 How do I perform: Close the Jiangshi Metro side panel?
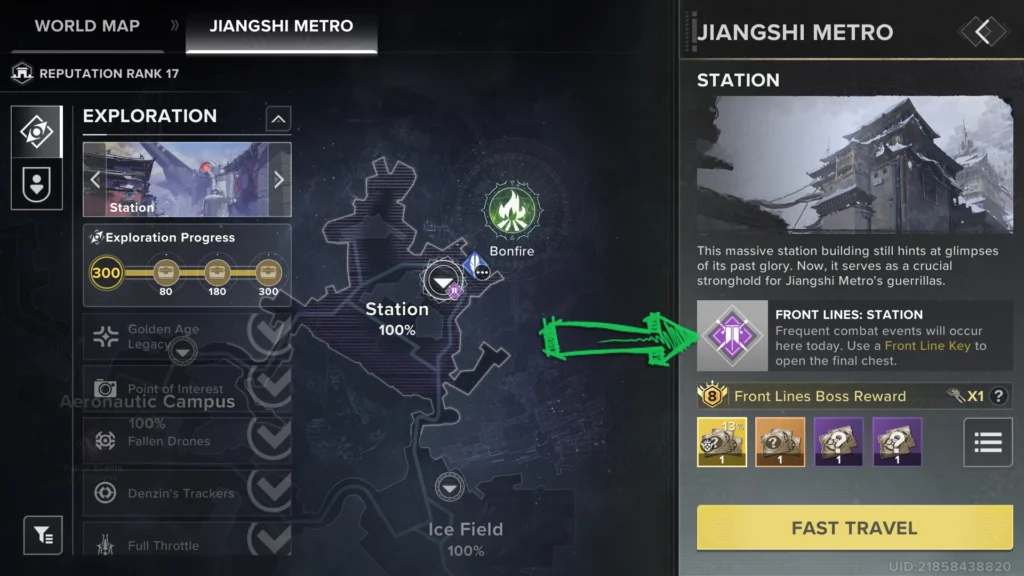[983, 32]
